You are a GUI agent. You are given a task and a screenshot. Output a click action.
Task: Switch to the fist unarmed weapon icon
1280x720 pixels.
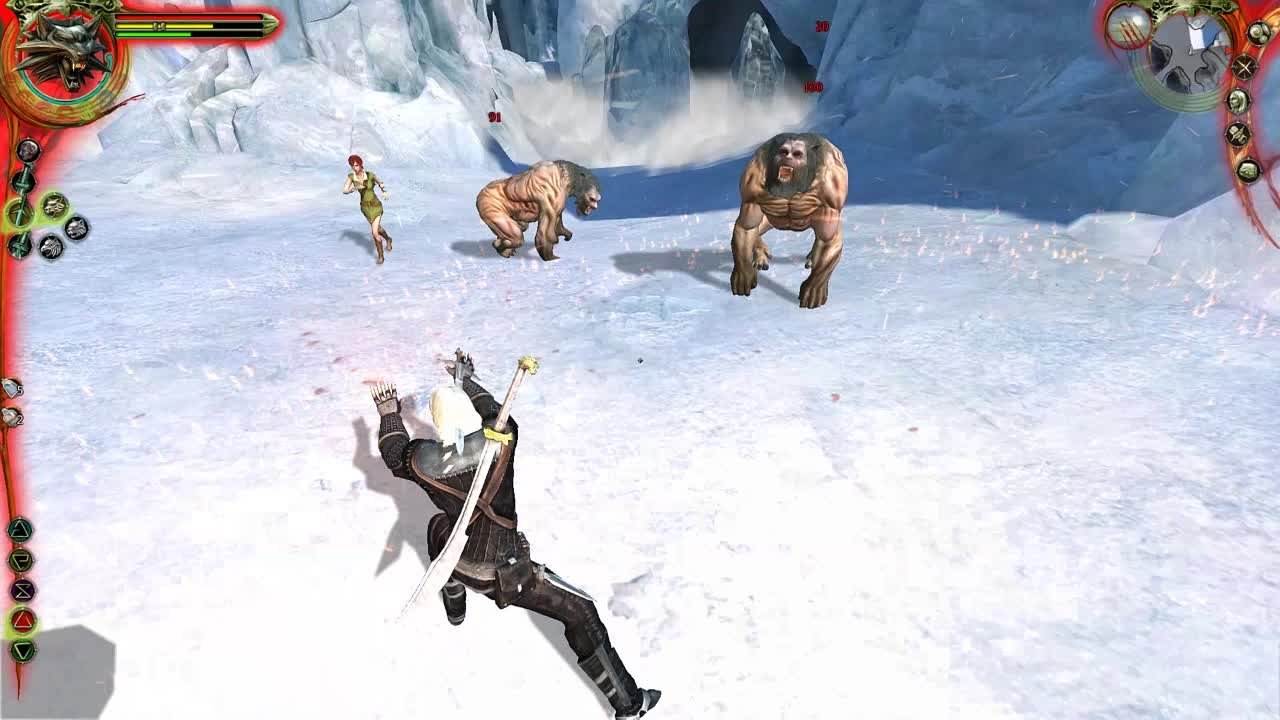coord(28,150)
